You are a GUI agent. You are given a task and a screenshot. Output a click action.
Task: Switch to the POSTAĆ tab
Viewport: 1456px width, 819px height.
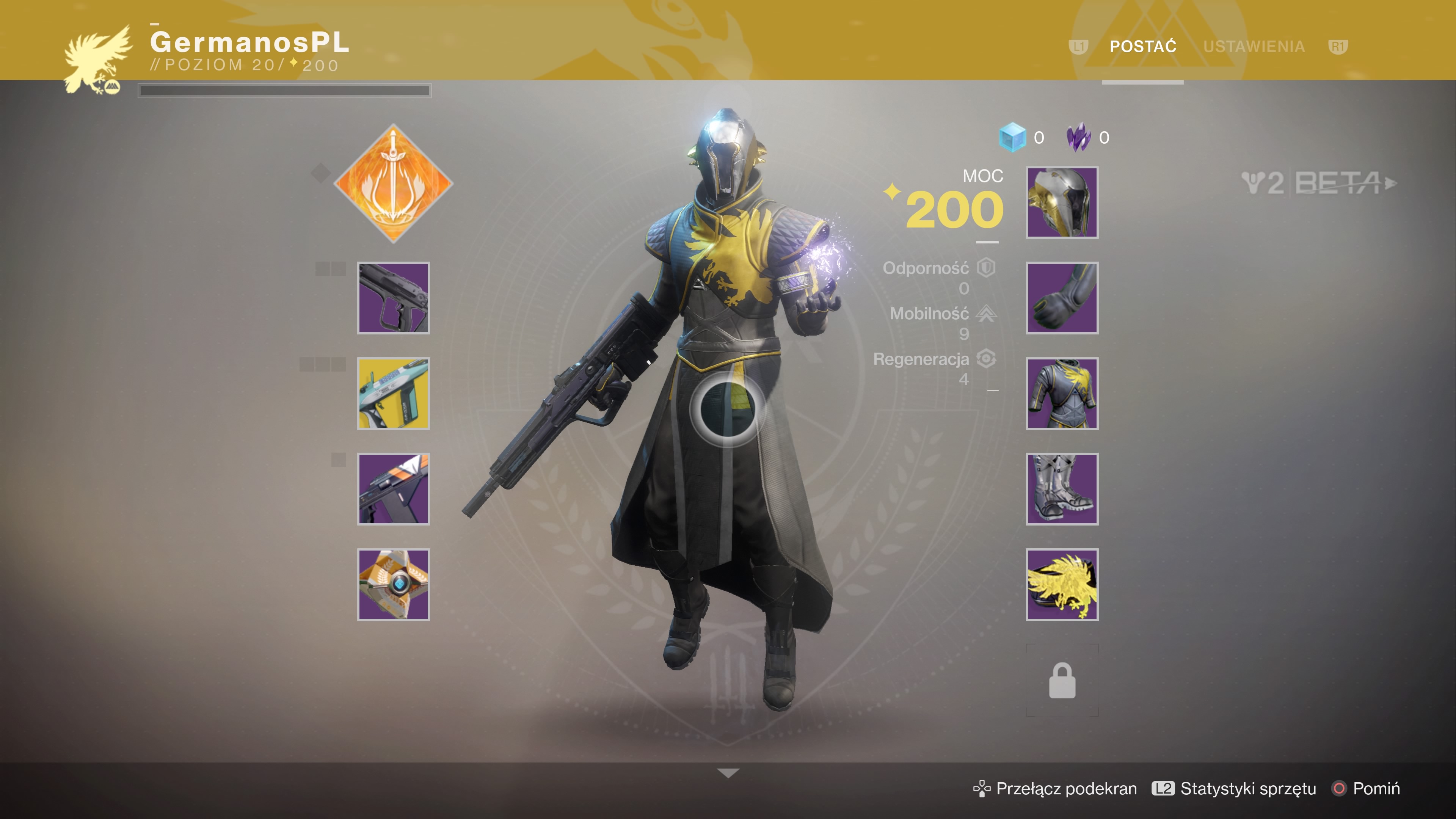[x=1142, y=46]
